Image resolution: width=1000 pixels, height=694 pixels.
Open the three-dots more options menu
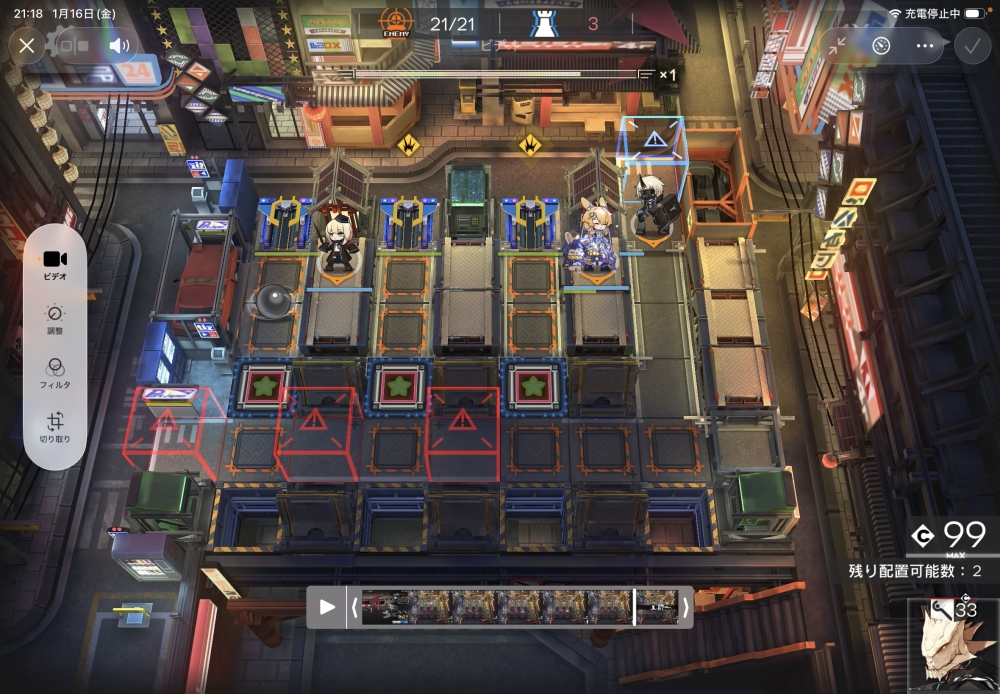click(x=924, y=46)
